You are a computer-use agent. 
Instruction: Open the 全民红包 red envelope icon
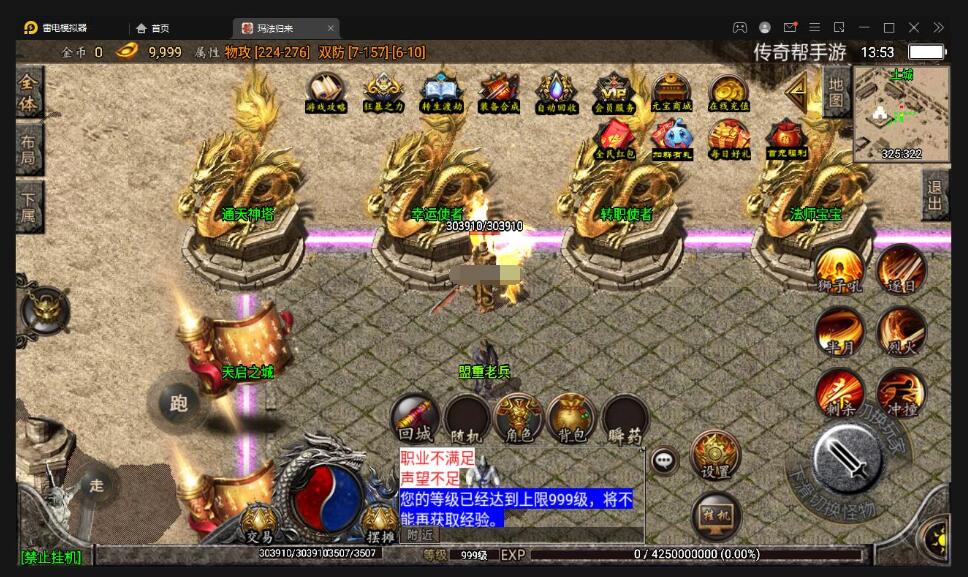pos(614,139)
